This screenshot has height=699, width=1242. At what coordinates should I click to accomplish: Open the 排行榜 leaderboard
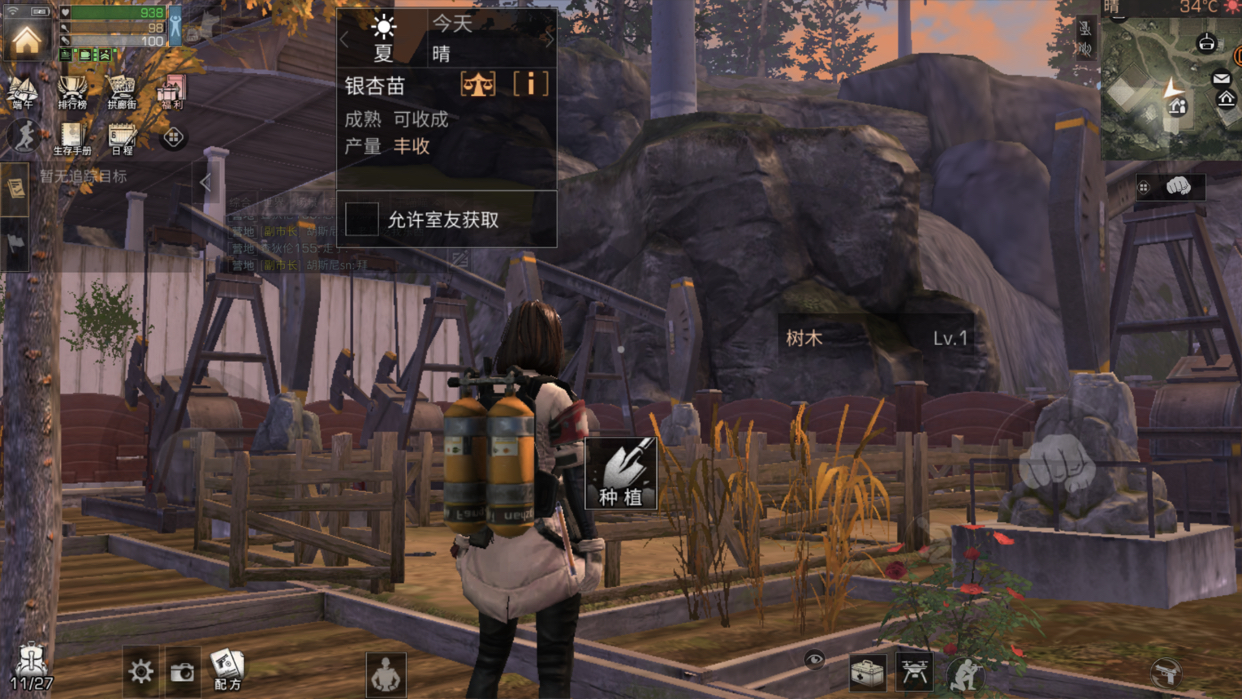(x=72, y=92)
